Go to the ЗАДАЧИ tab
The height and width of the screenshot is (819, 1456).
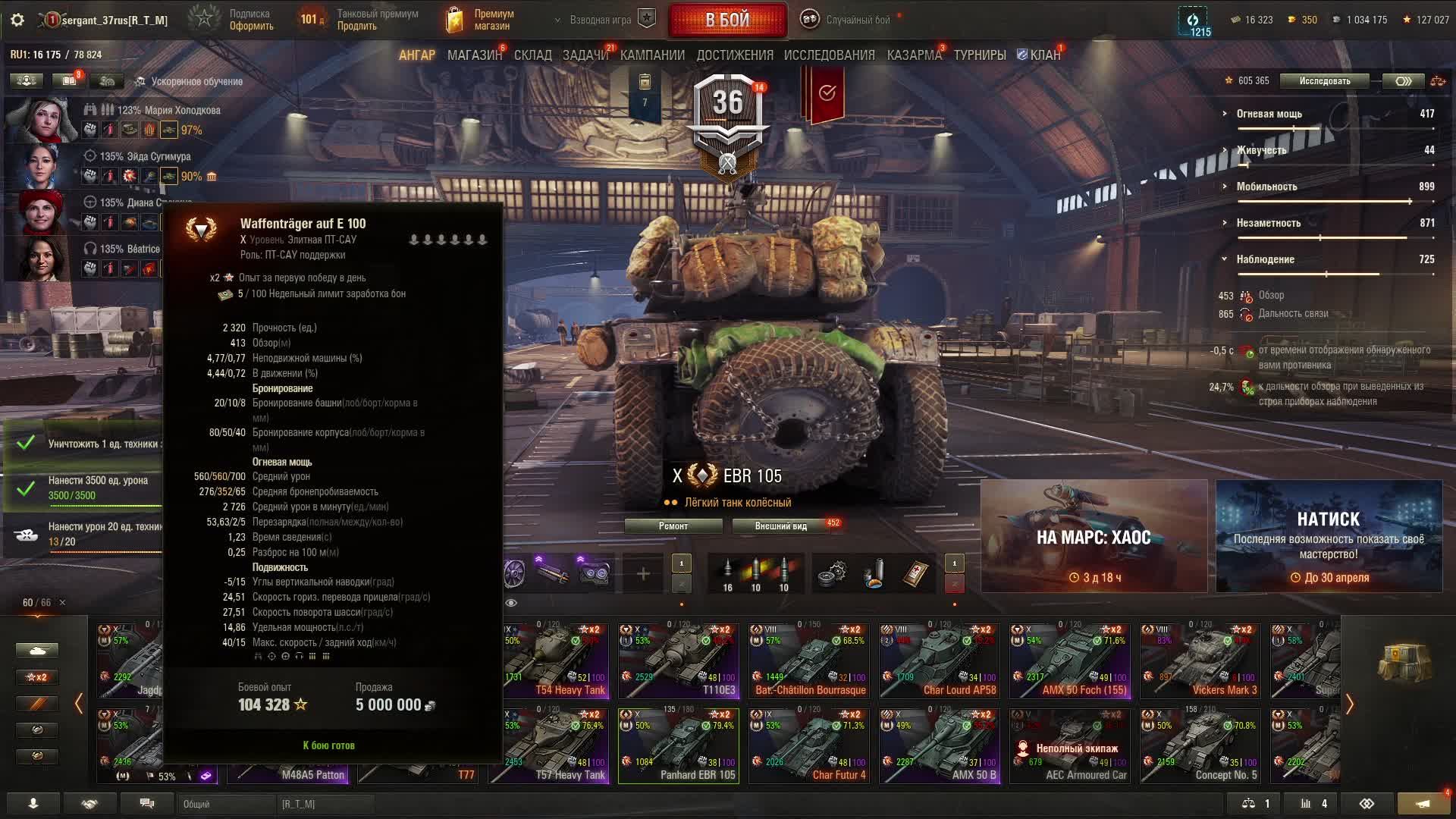click(585, 55)
